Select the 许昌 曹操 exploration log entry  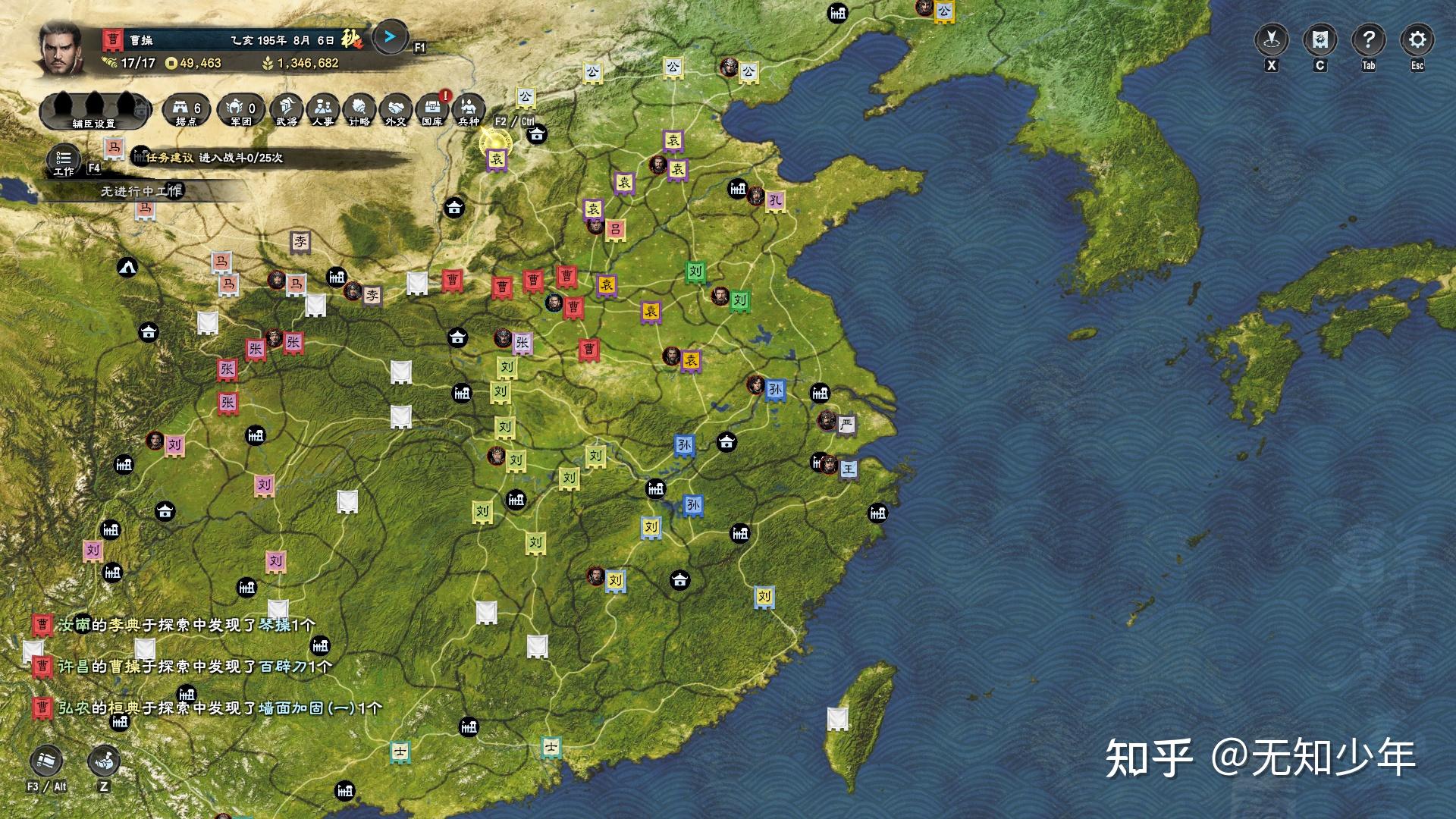click(194, 667)
